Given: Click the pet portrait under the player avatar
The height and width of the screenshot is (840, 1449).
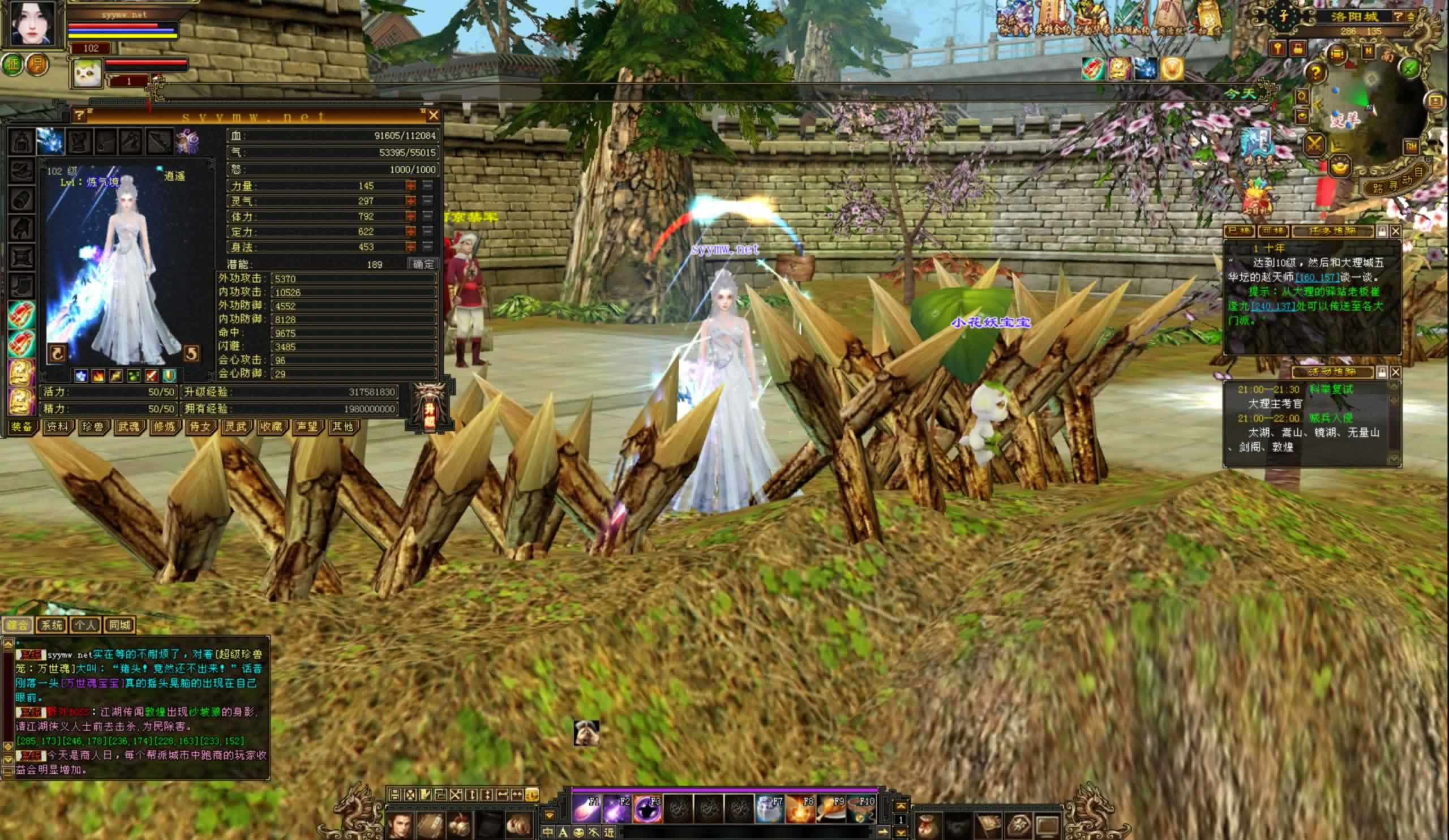Looking at the screenshot, I should (x=87, y=73).
